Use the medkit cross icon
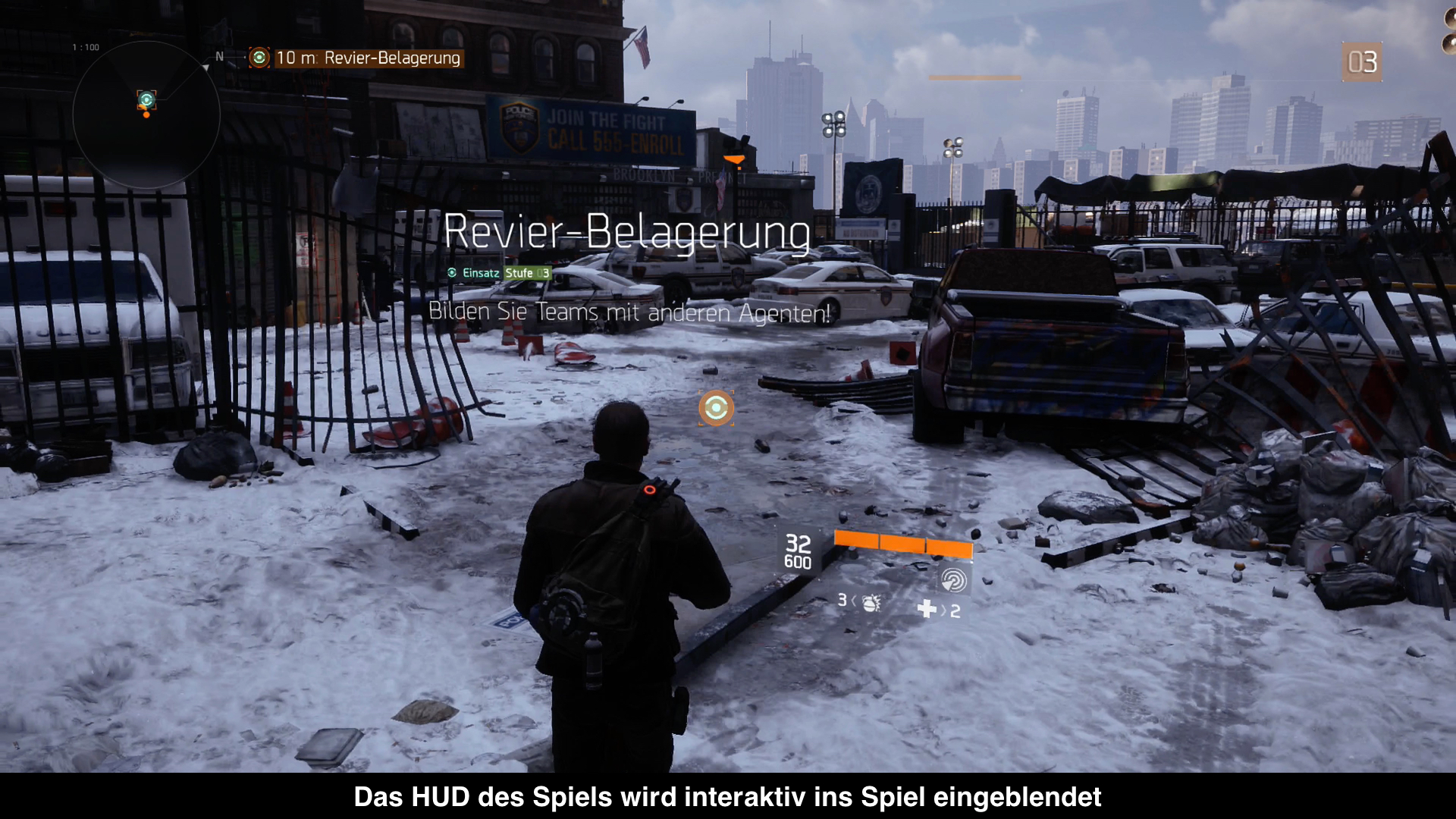This screenshot has height=819, width=1456. tap(927, 609)
